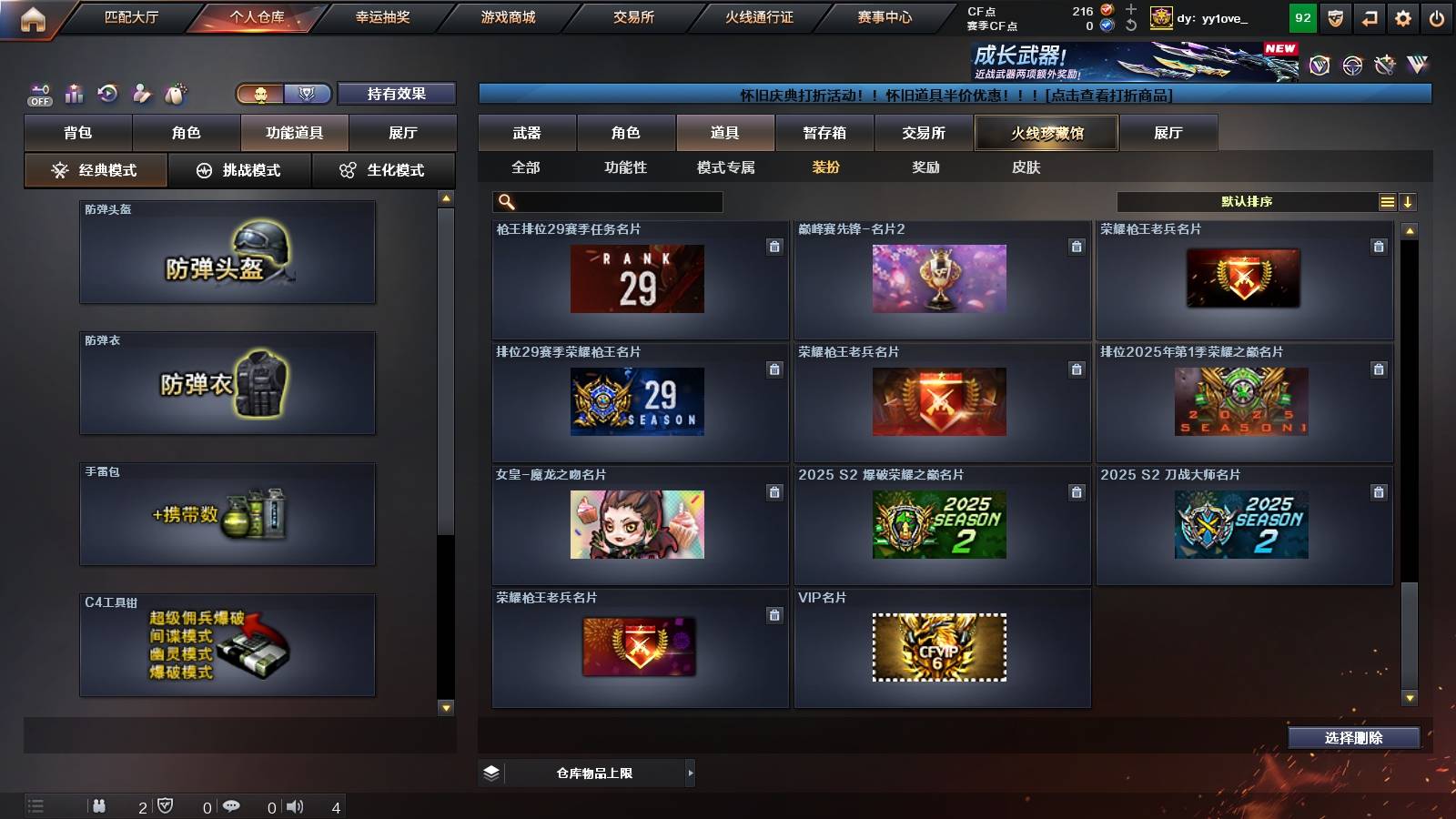The image size is (1456, 819).
Task: Click the 持有效果 button
Action: coord(395,93)
